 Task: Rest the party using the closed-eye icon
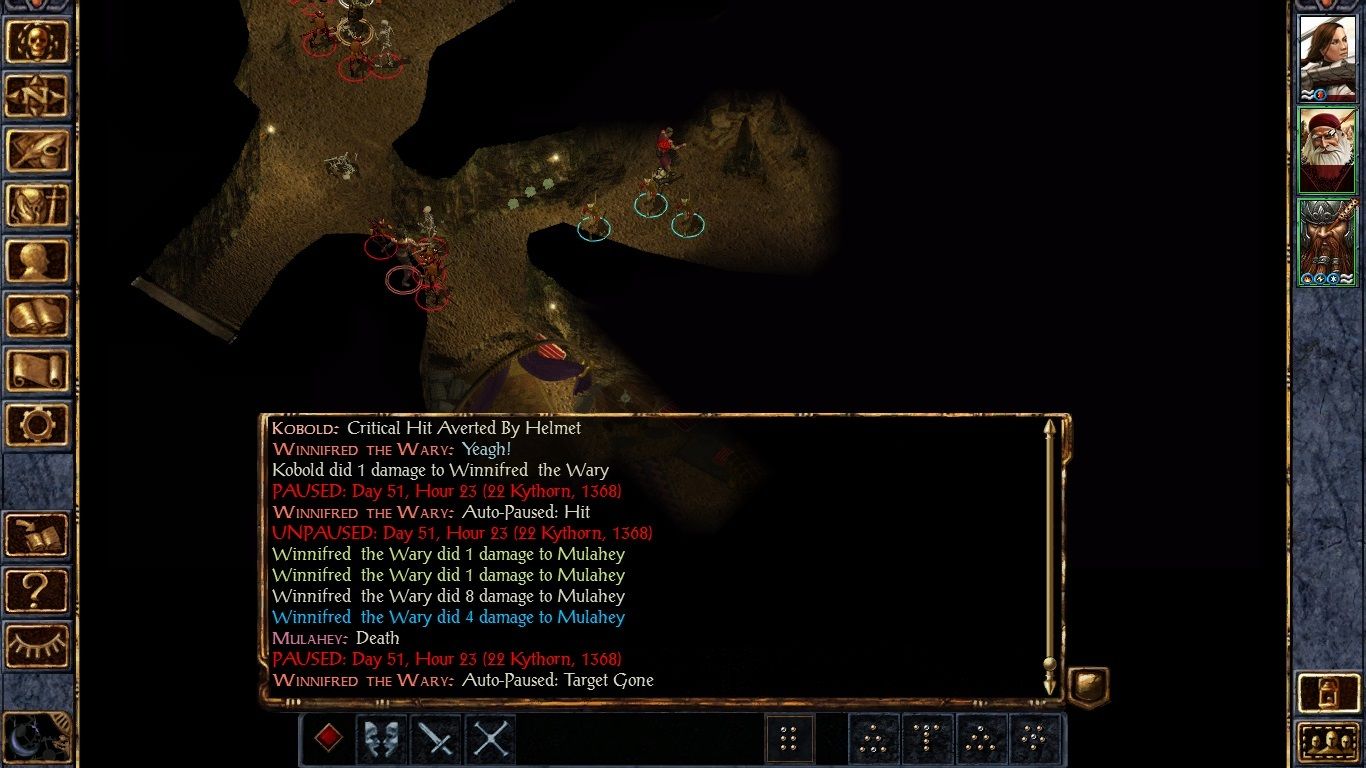click(x=38, y=642)
